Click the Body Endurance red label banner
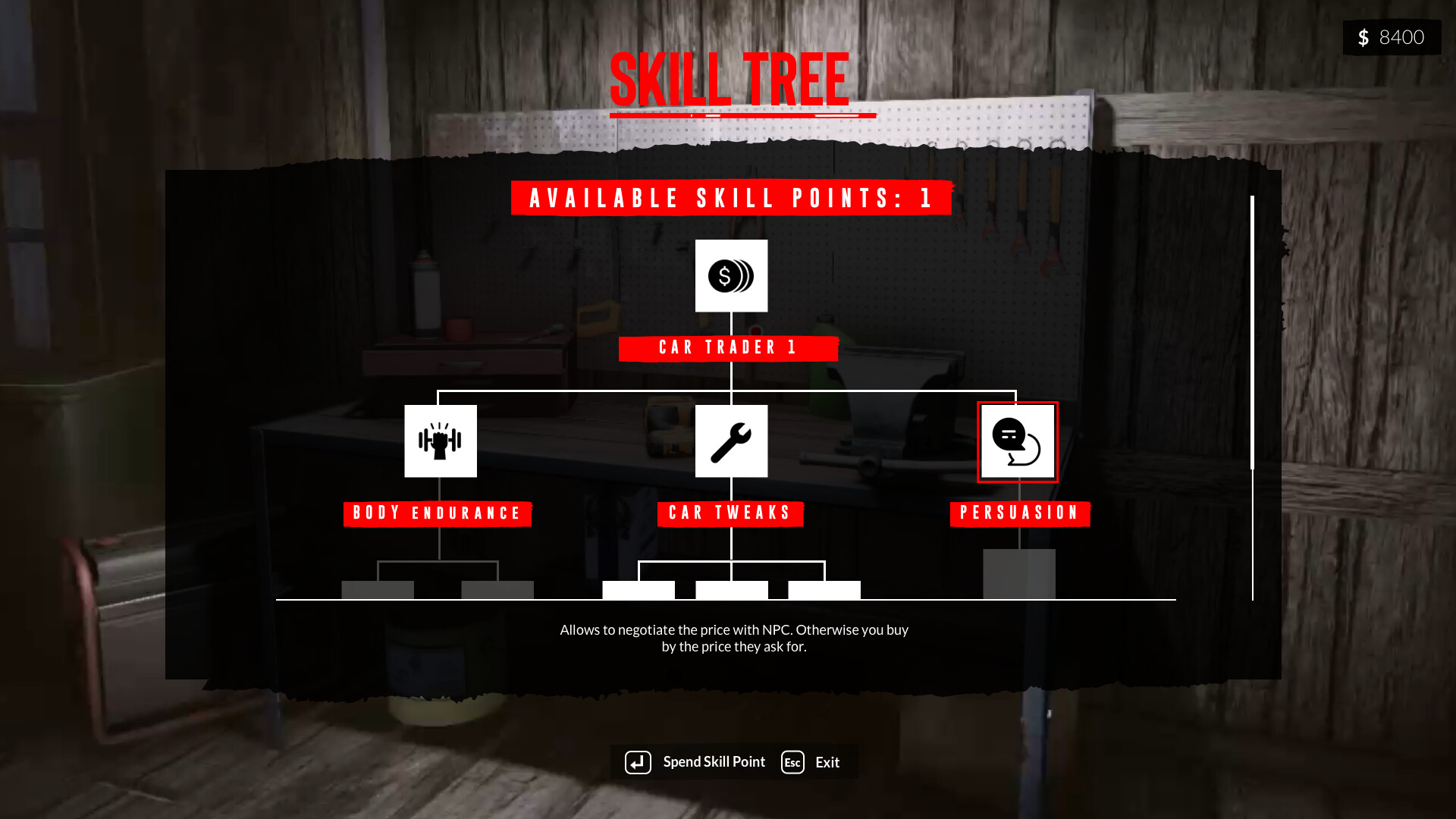Viewport: 1456px width, 819px height. (438, 513)
